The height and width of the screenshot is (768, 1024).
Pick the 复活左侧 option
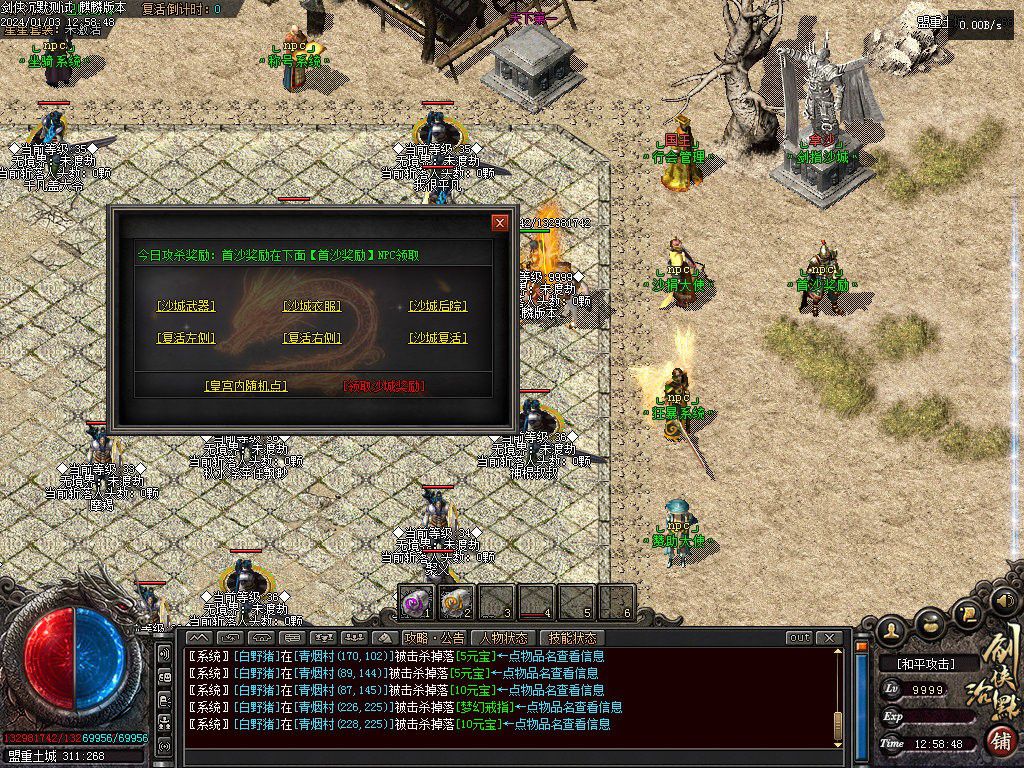(x=186, y=338)
